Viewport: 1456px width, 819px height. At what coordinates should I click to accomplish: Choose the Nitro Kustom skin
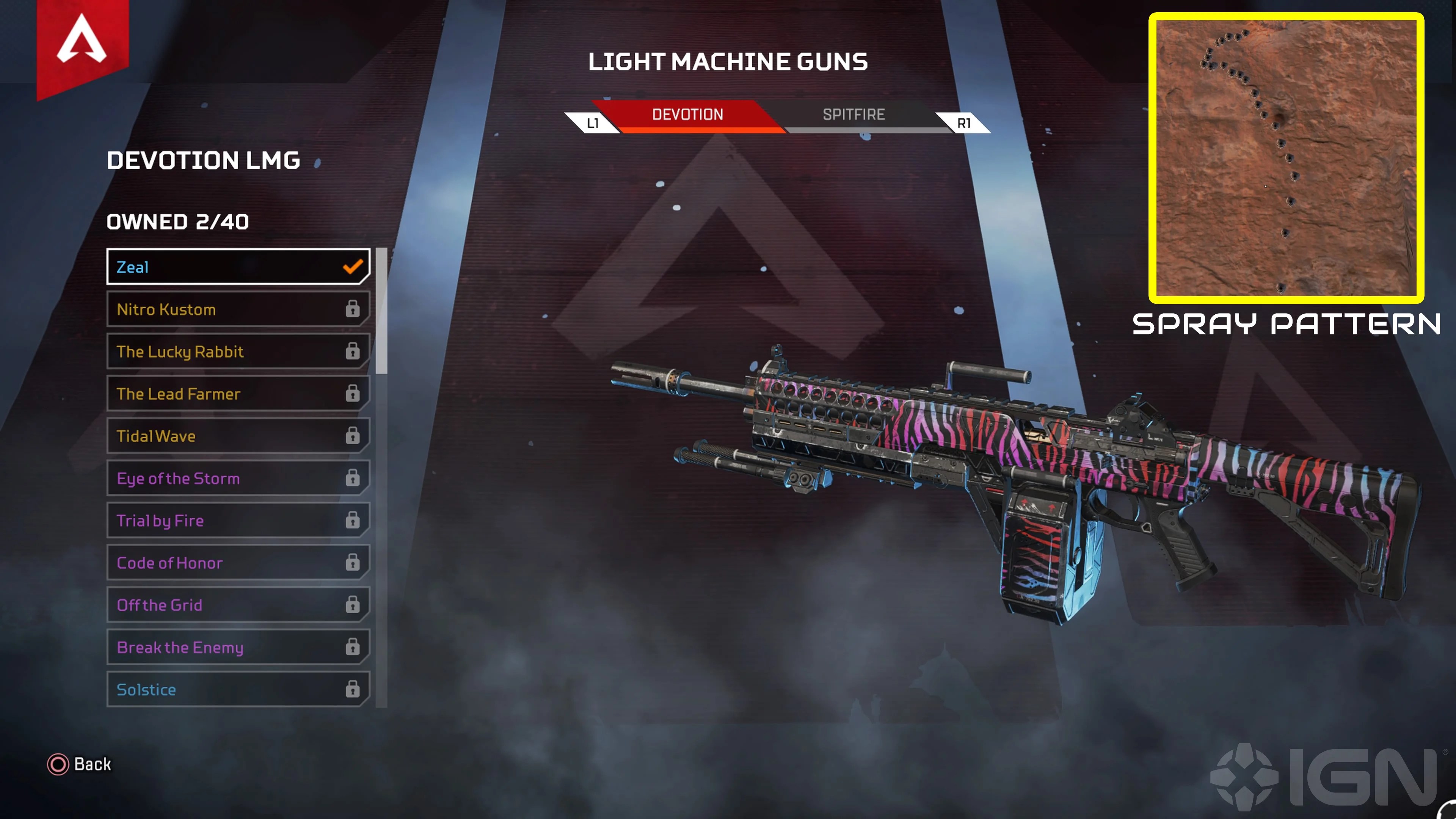[237, 309]
